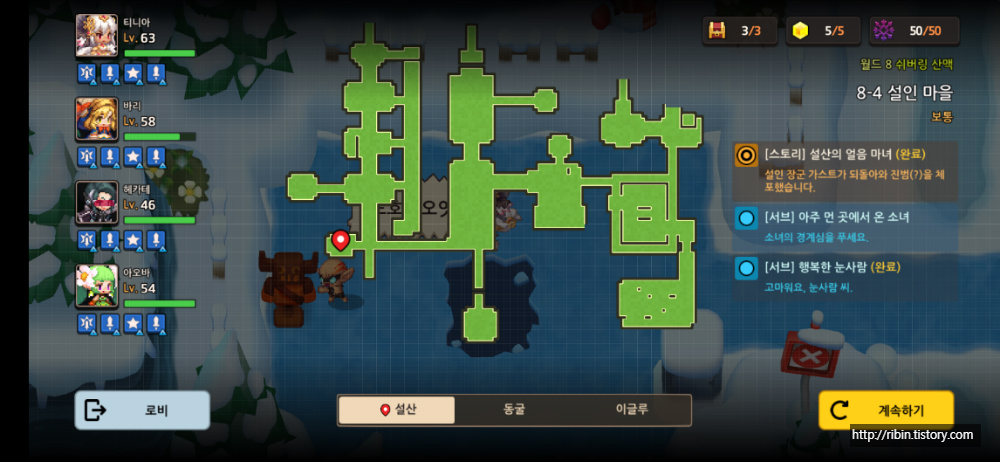Select hero 티니아 portrait

[x=97, y=37]
